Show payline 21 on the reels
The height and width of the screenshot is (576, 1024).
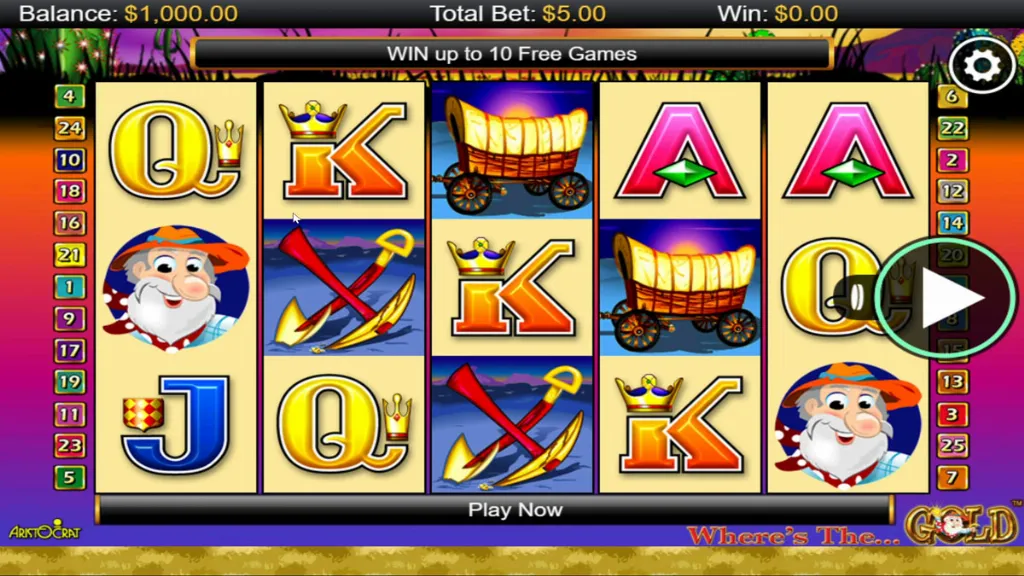pyautogui.click(x=70, y=255)
